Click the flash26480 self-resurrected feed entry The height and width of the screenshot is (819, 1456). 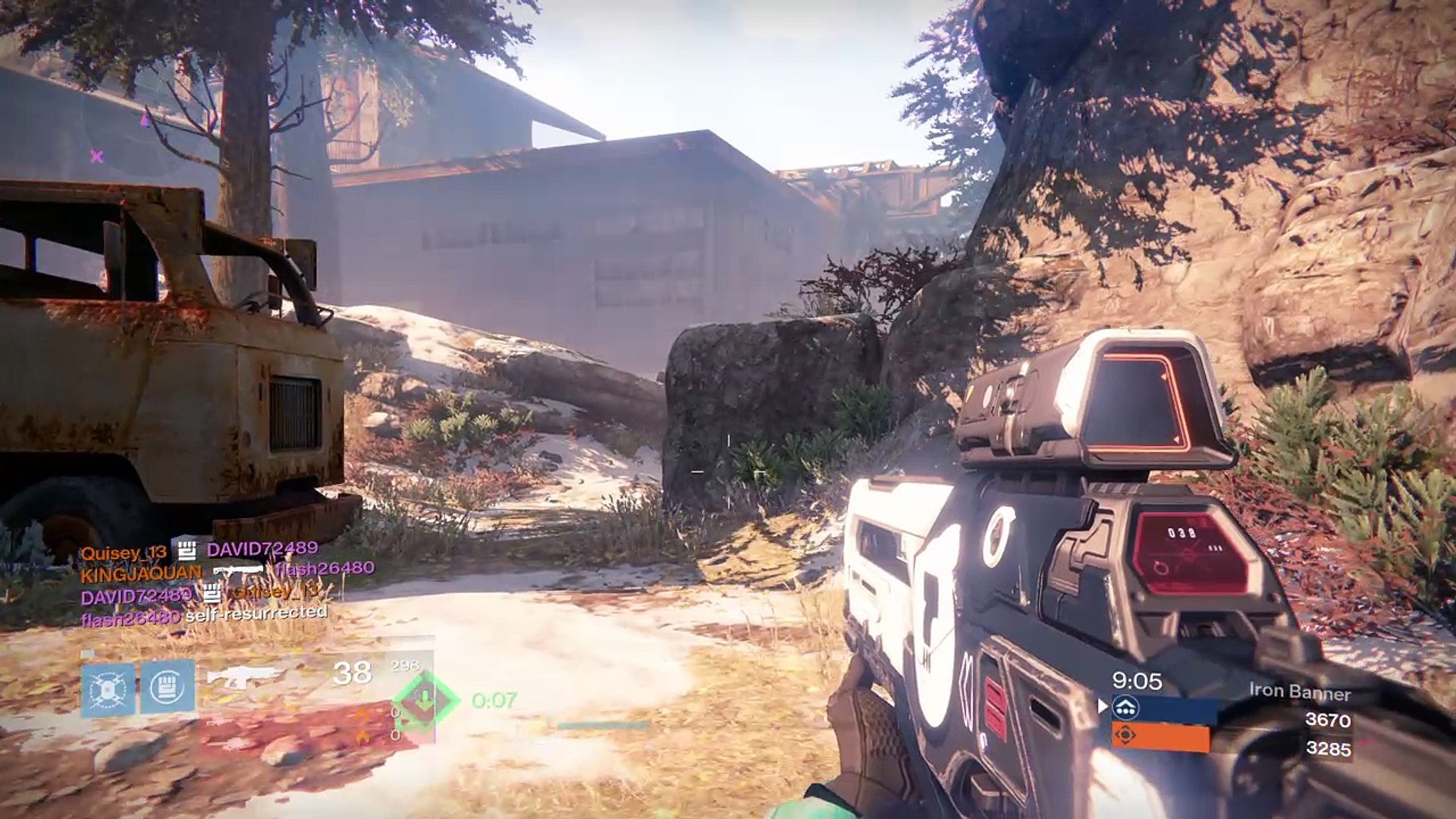(205, 615)
